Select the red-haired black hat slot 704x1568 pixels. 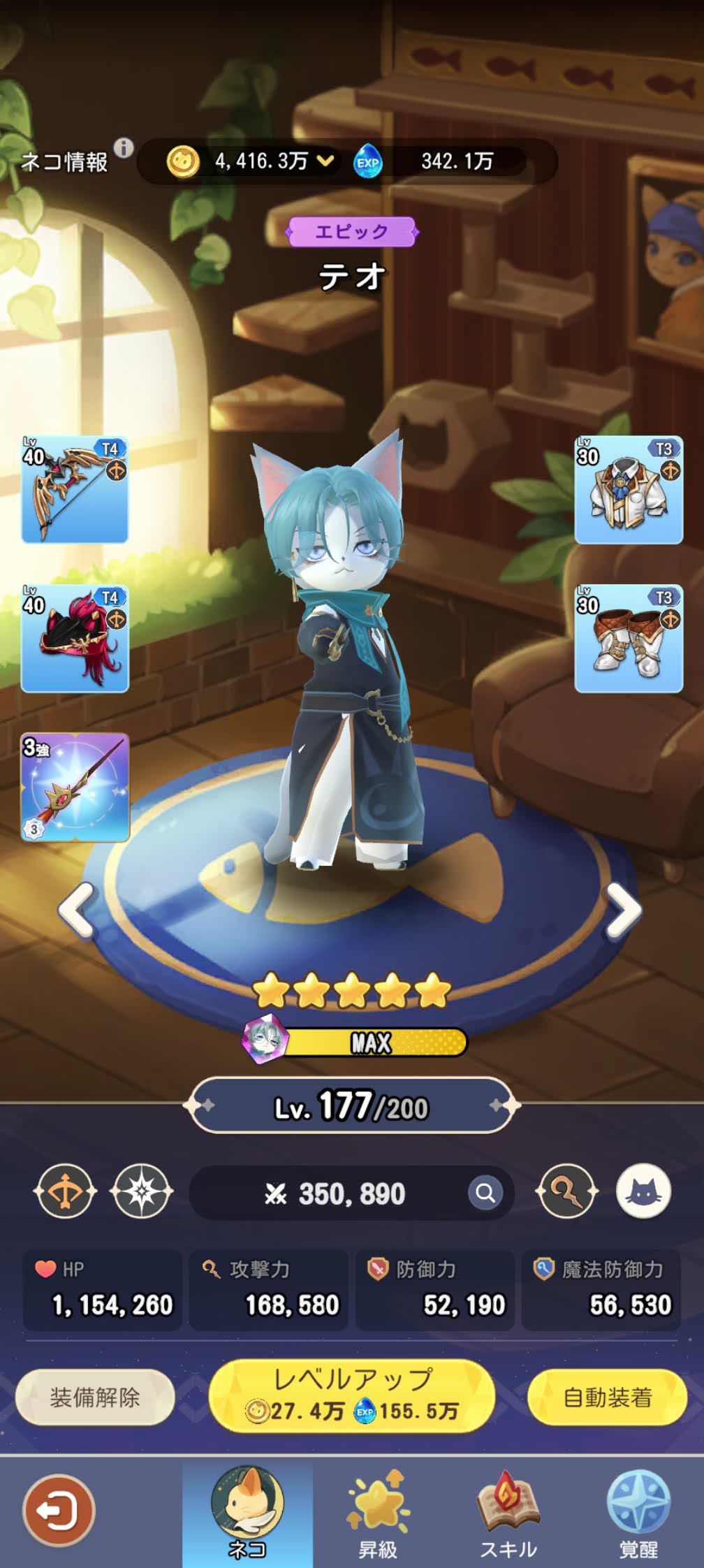coord(75,639)
